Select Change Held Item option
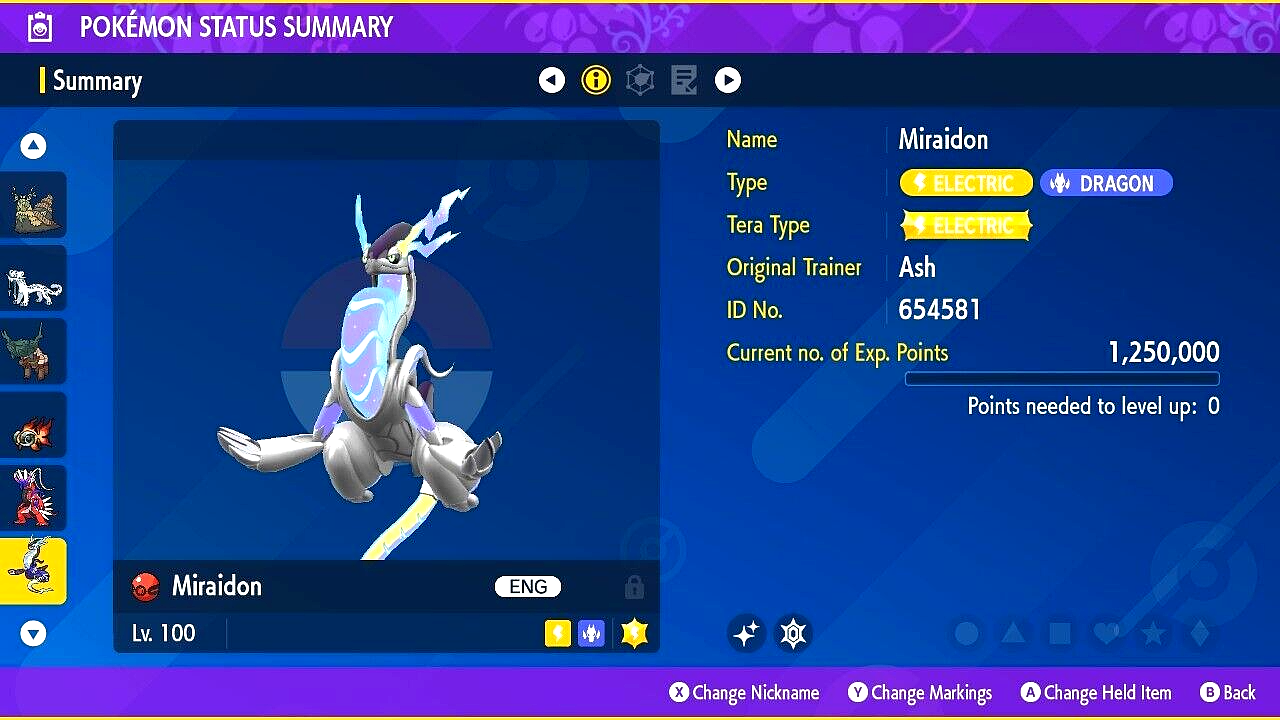Image resolution: width=1280 pixels, height=720 pixels. coord(1106,692)
